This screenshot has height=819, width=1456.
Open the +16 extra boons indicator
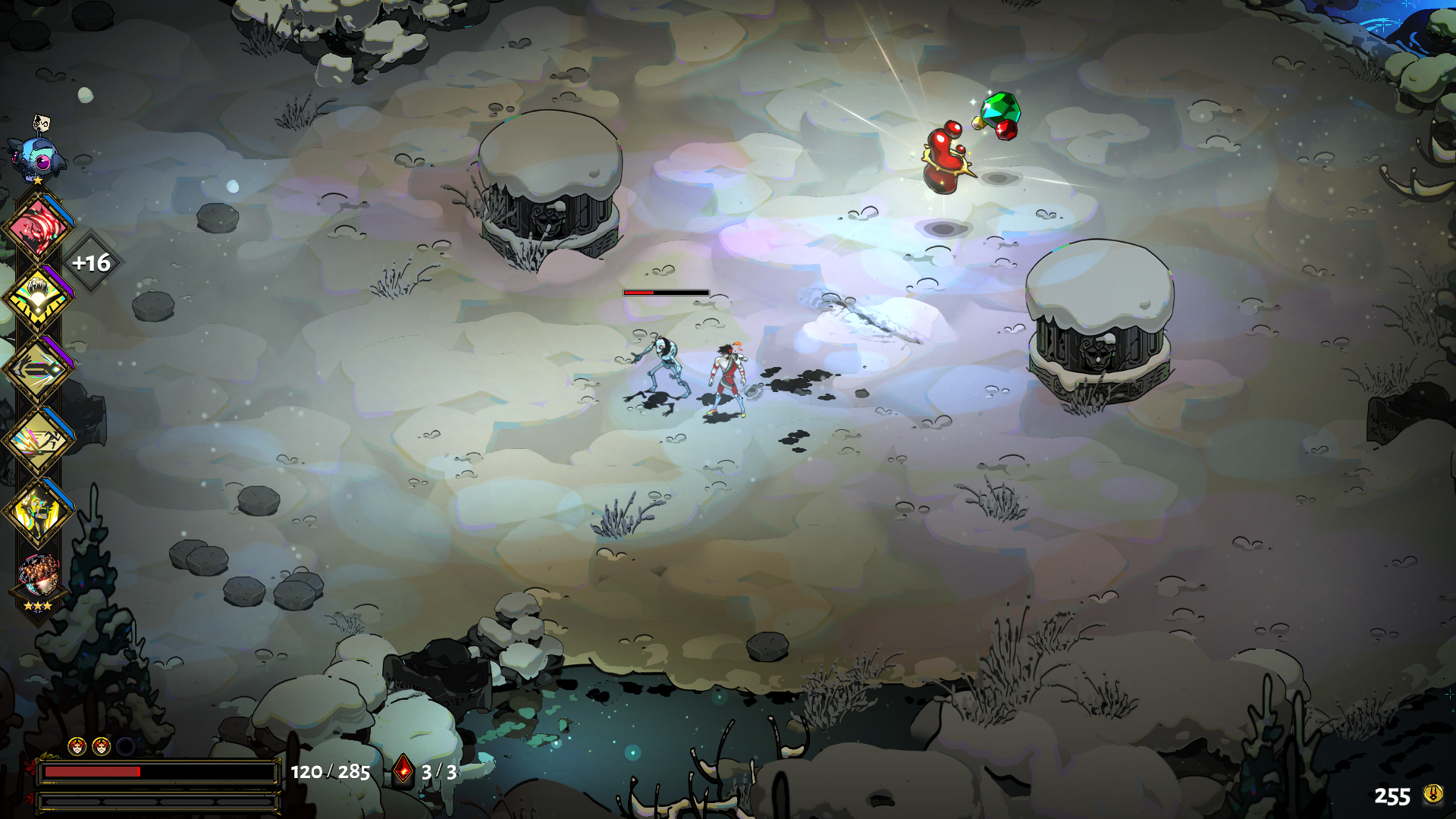(91, 263)
